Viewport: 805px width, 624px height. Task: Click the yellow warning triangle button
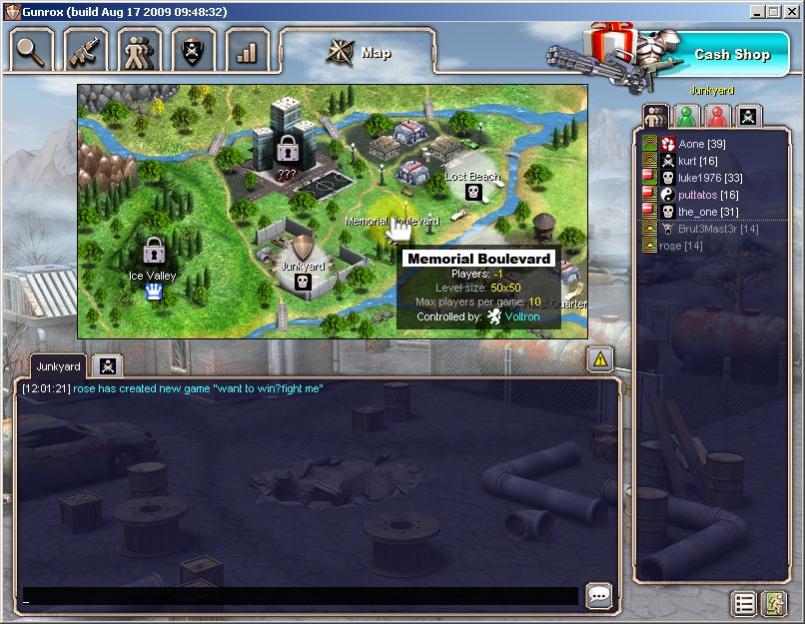pyautogui.click(x=600, y=358)
